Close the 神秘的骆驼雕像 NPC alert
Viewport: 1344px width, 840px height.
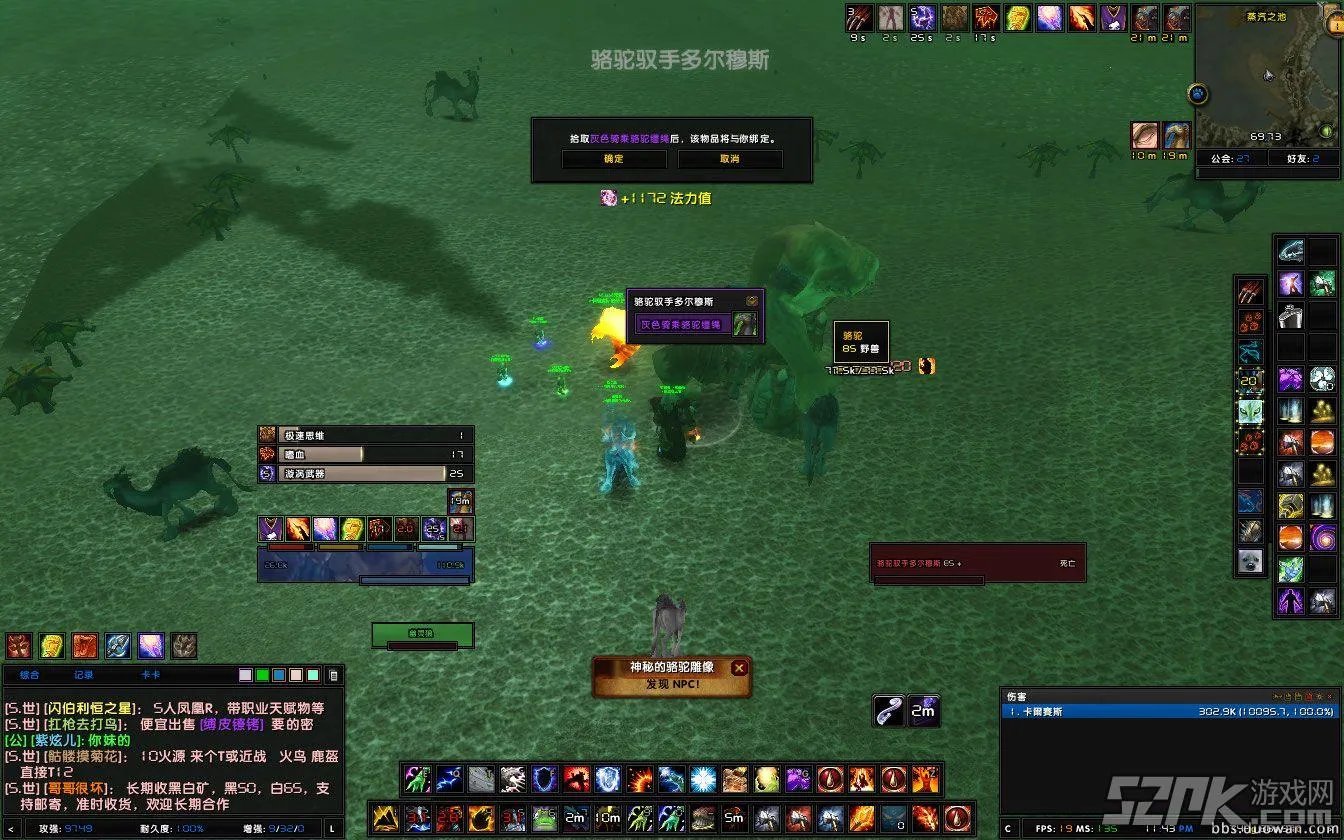click(739, 668)
